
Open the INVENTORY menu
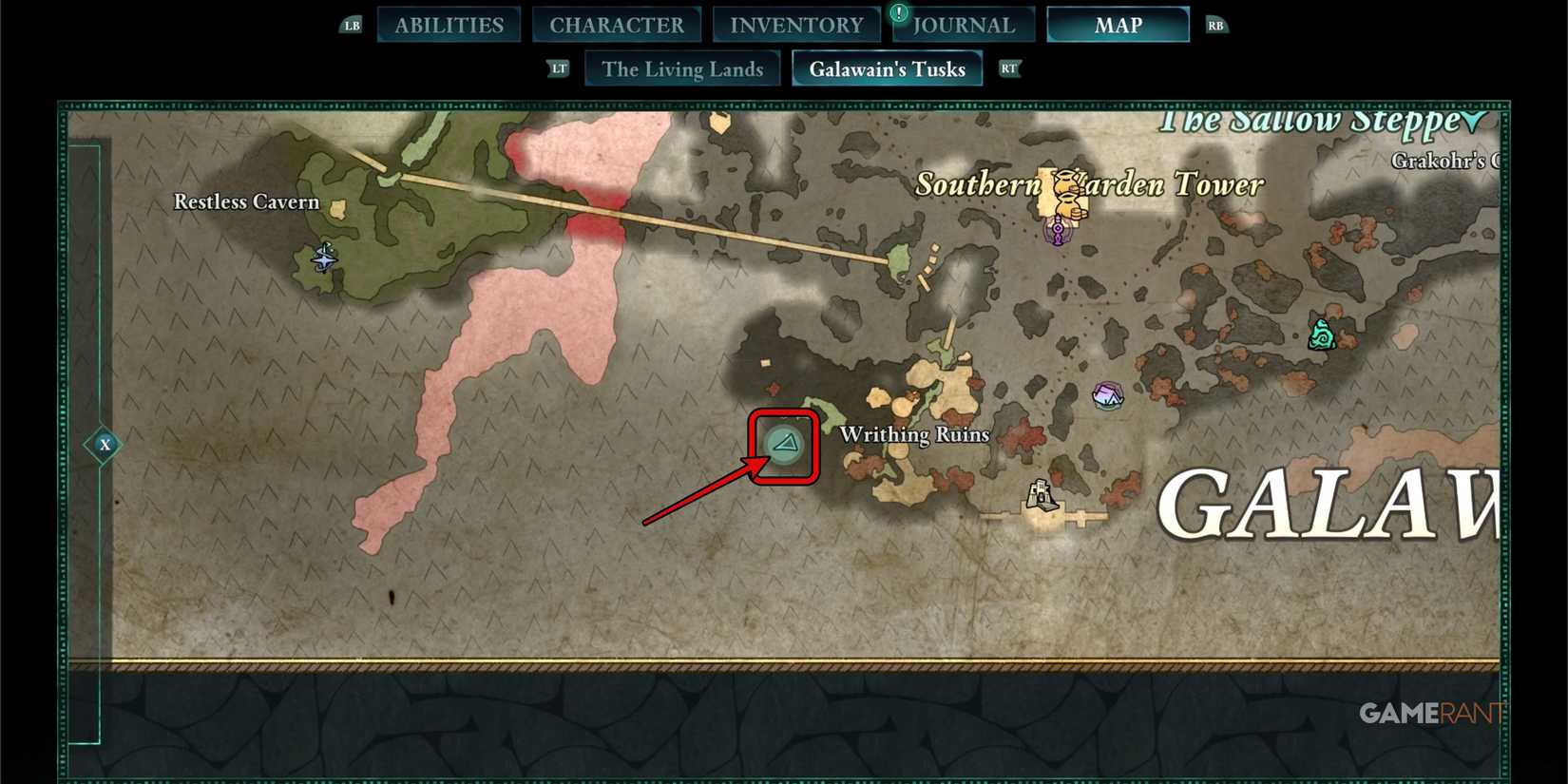pos(796,24)
